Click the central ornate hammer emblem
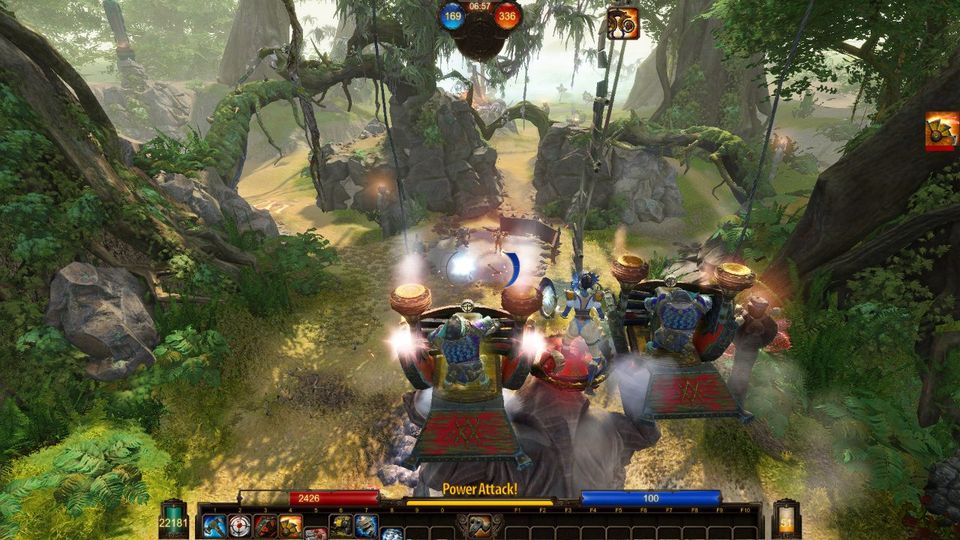This screenshot has width=960, height=540. pyautogui.click(x=480, y=524)
